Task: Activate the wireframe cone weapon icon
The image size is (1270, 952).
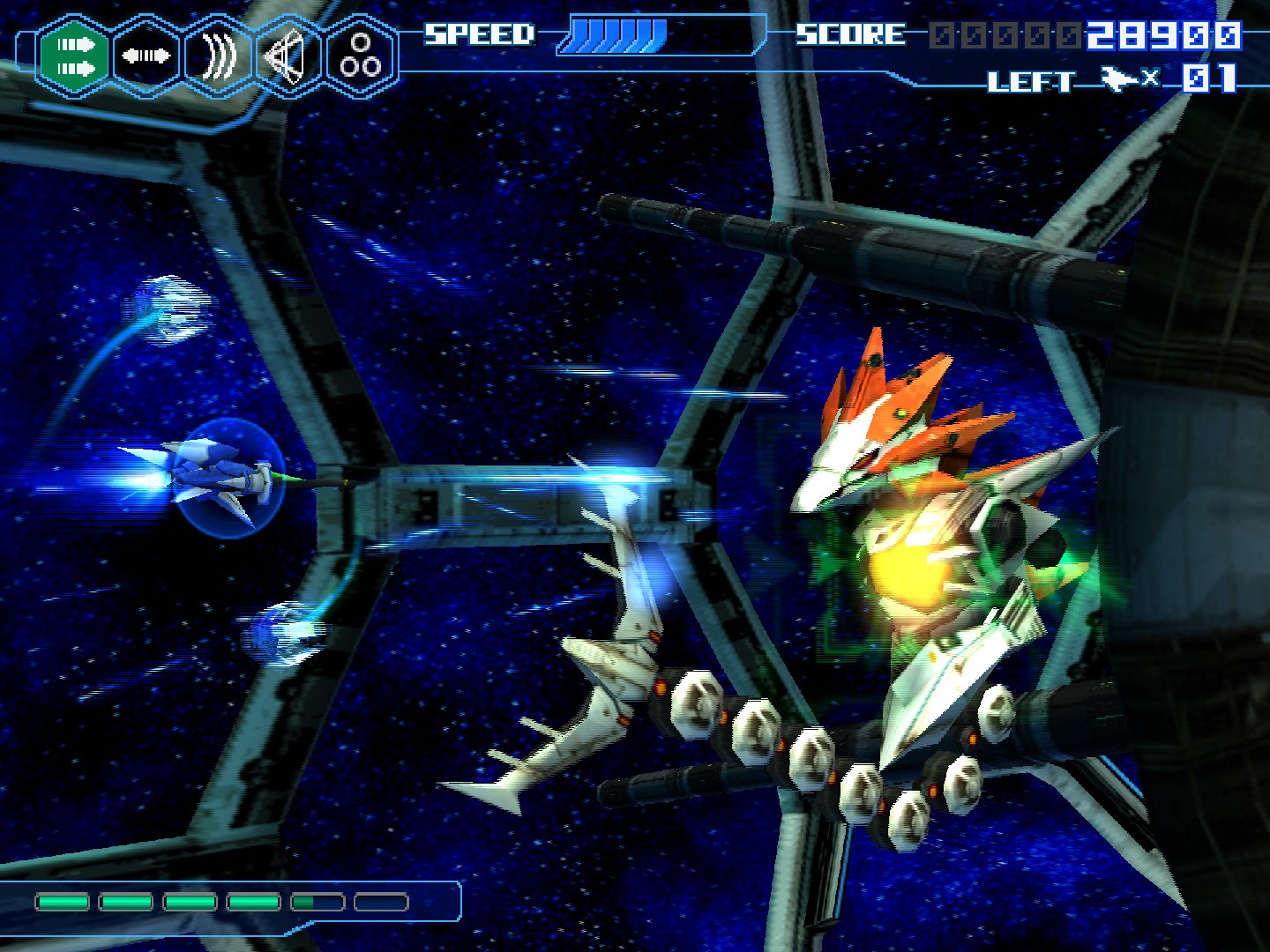Action: [x=289, y=56]
